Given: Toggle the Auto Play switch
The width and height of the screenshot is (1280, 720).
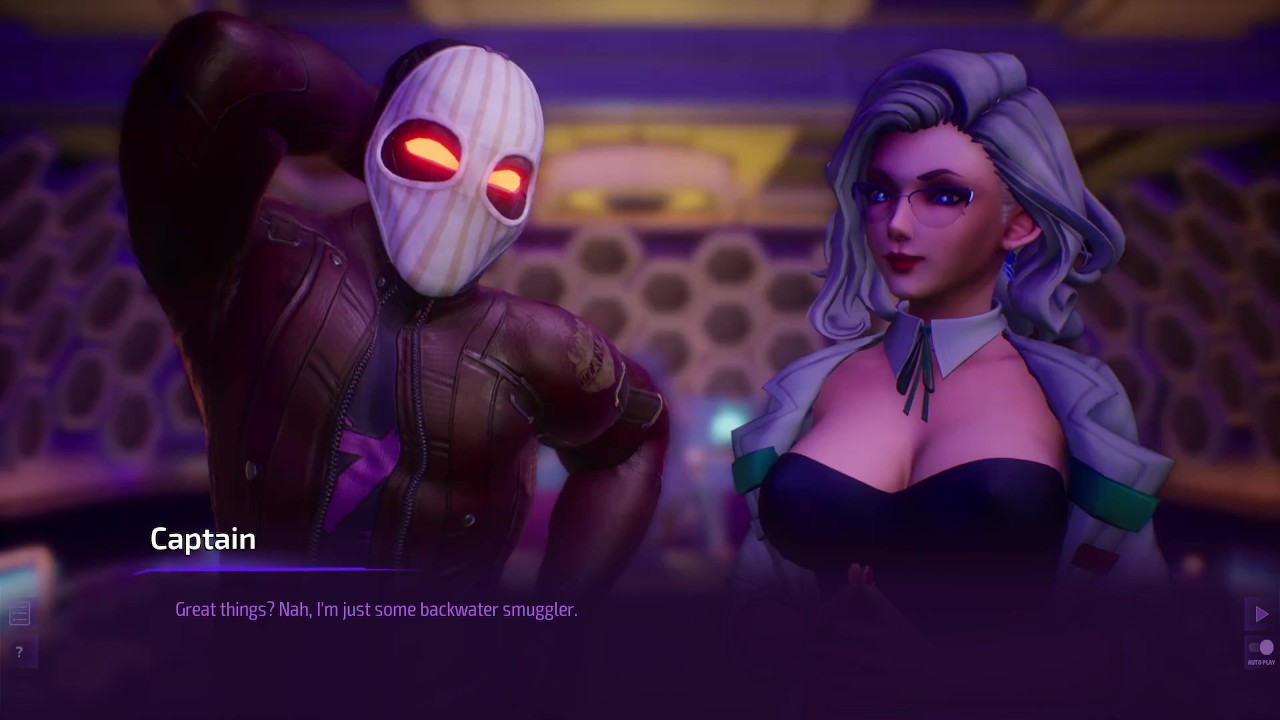Looking at the screenshot, I should 1261,649.
